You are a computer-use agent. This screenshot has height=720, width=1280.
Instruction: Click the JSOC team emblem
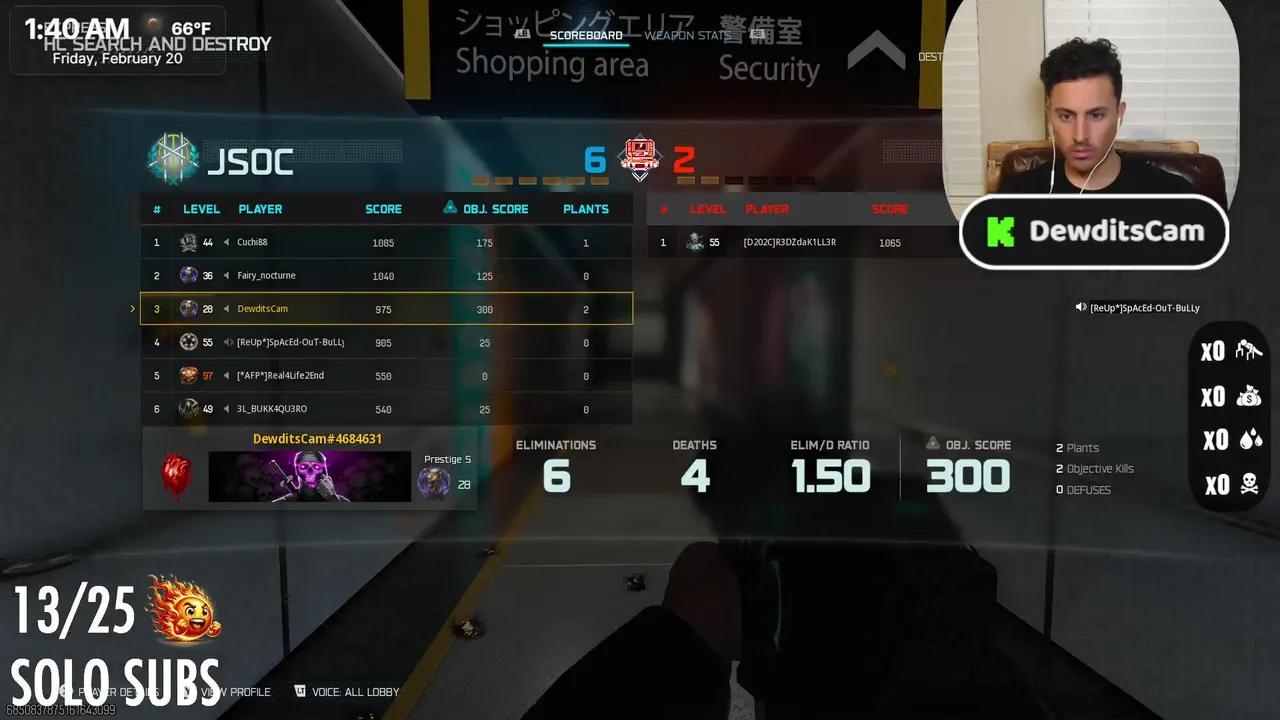click(172, 158)
